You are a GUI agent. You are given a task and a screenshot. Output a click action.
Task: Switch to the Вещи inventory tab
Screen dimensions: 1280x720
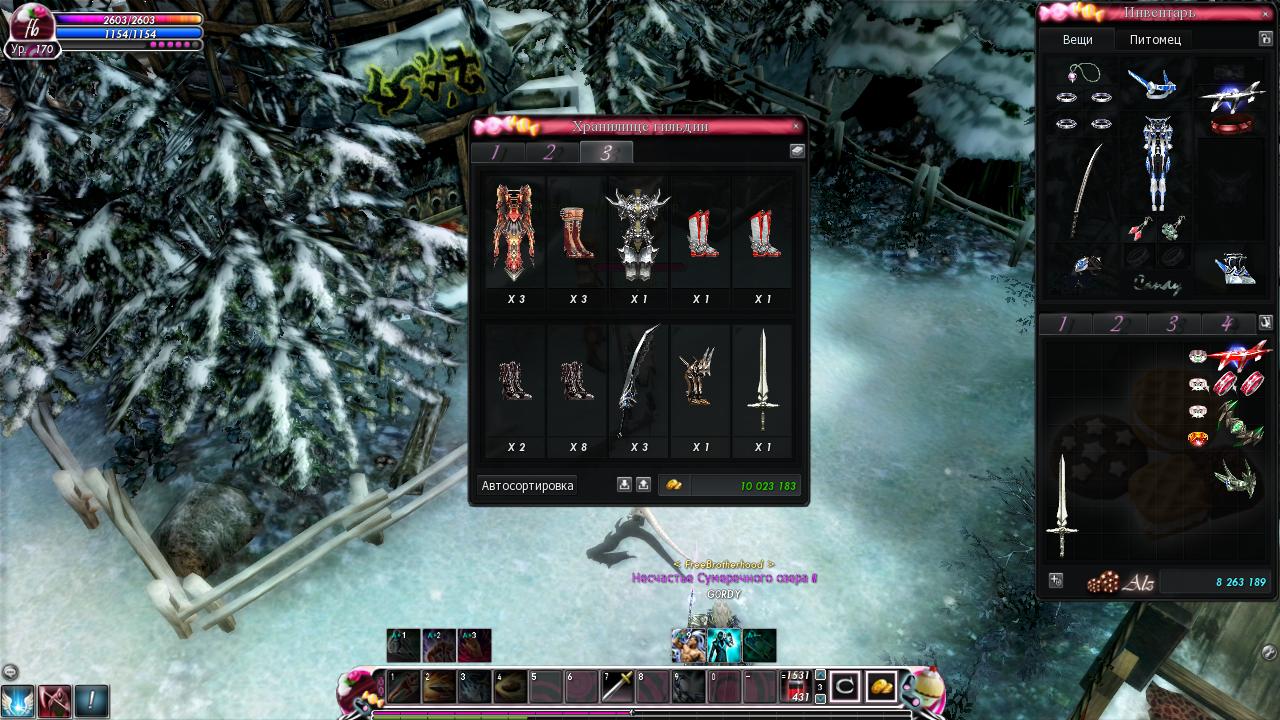(x=1077, y=40)
